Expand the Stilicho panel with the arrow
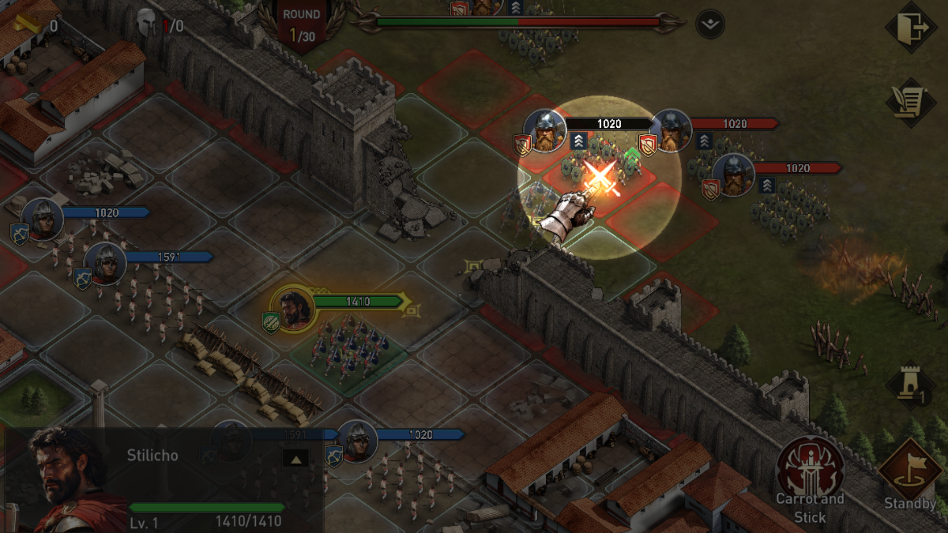948x533 pixels. (295, 458)
